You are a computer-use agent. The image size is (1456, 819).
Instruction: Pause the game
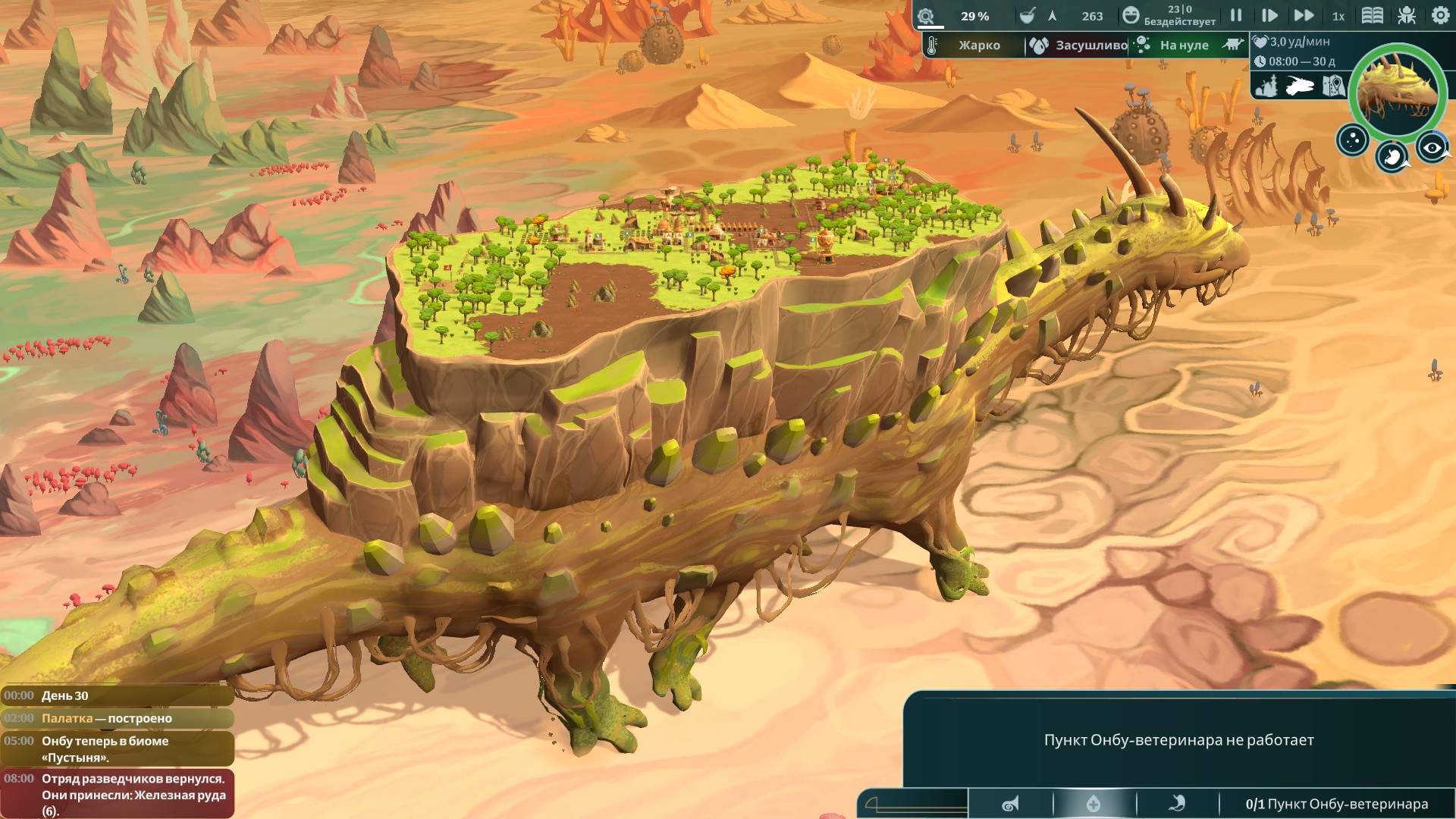click(1236, 16)
